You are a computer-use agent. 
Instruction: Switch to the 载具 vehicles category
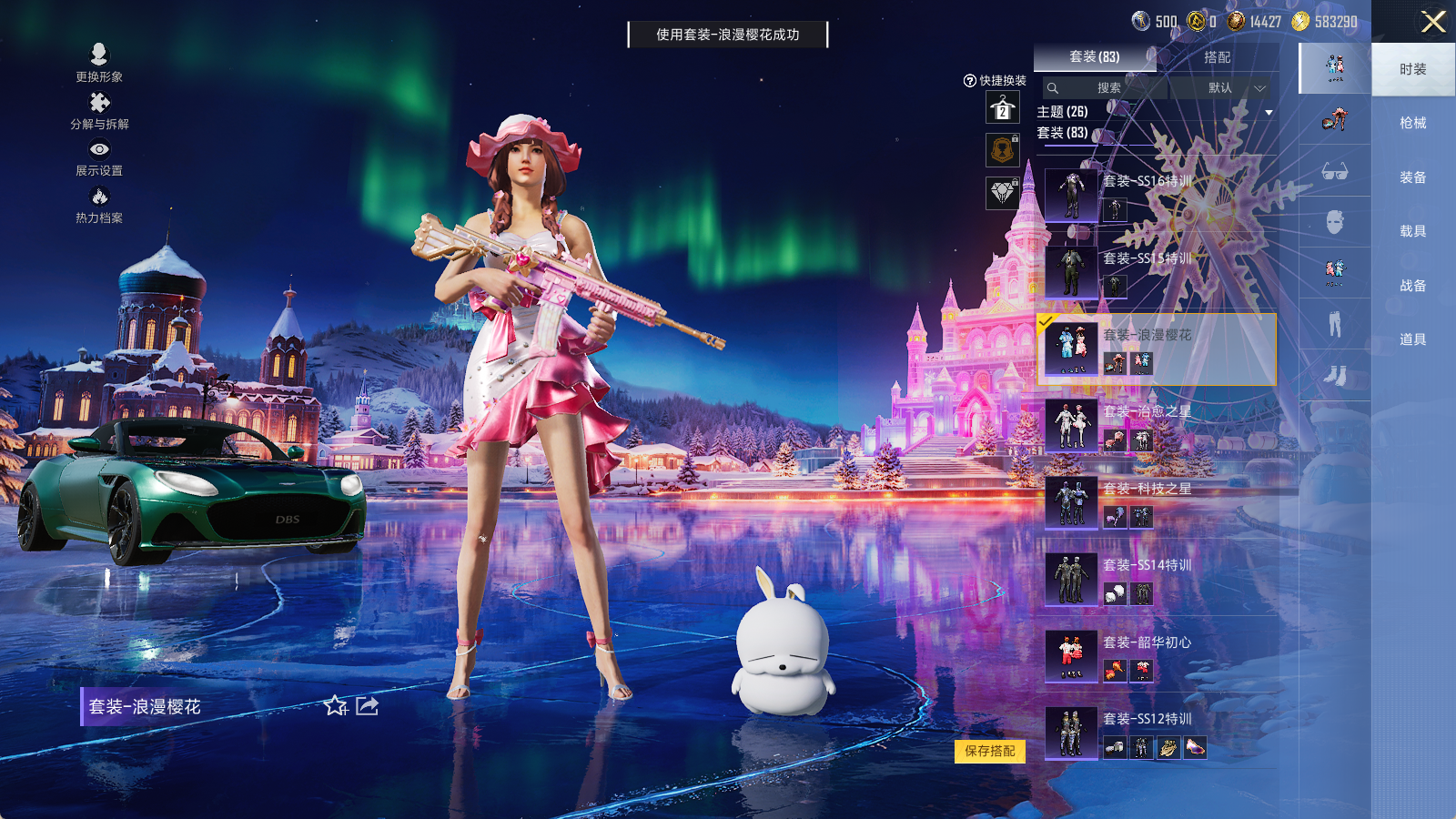coord(1412,231)
